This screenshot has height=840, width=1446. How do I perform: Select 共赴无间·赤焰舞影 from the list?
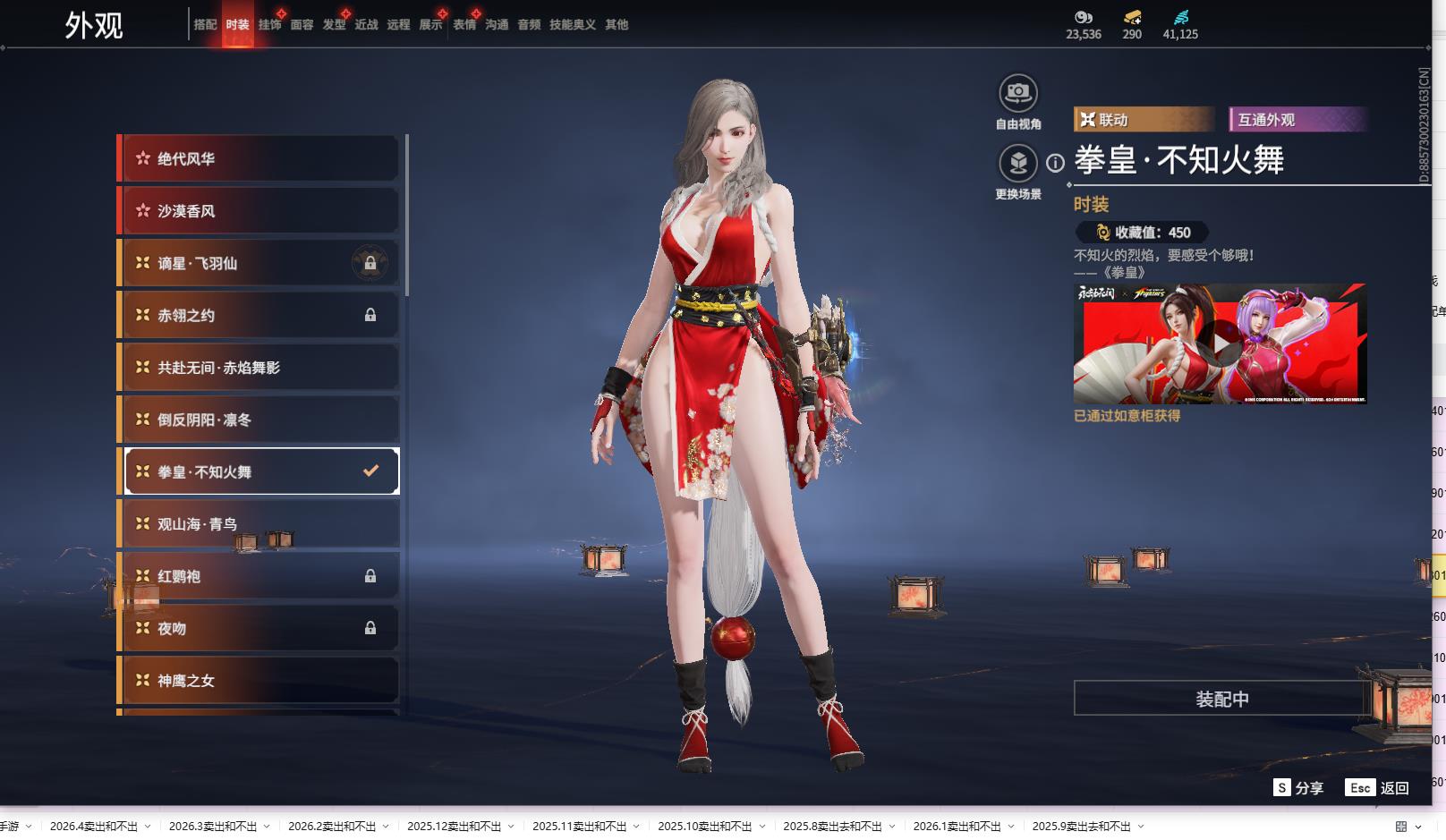pos(260,368)
